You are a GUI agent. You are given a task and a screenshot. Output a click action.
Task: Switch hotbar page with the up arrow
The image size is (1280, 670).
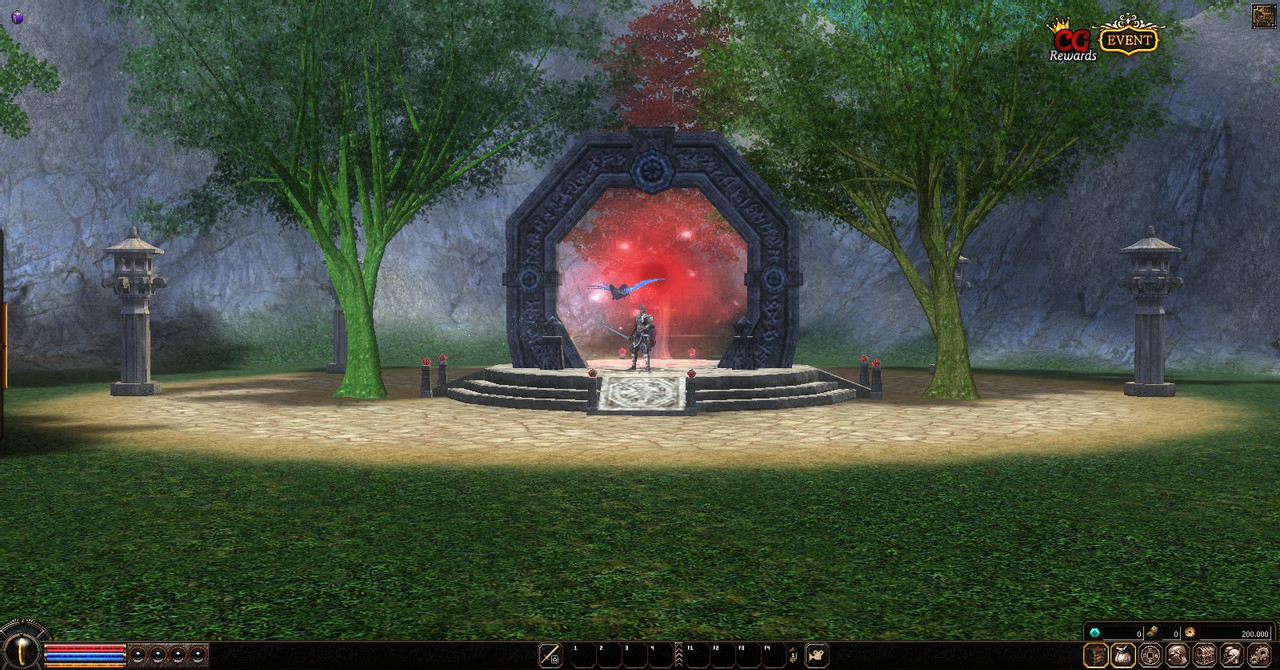coord(793,651)
